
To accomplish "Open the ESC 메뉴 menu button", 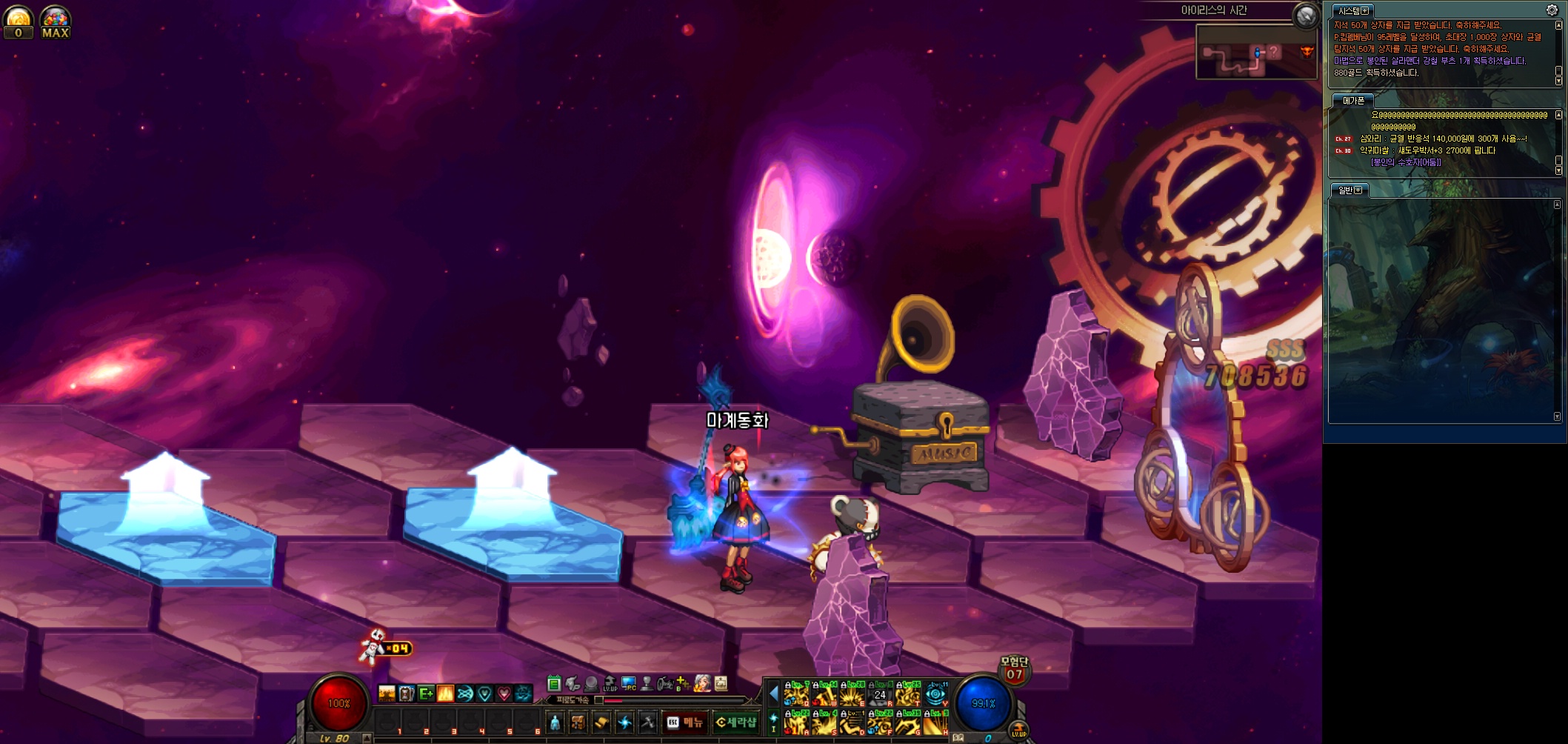I will tap(684, 722).
